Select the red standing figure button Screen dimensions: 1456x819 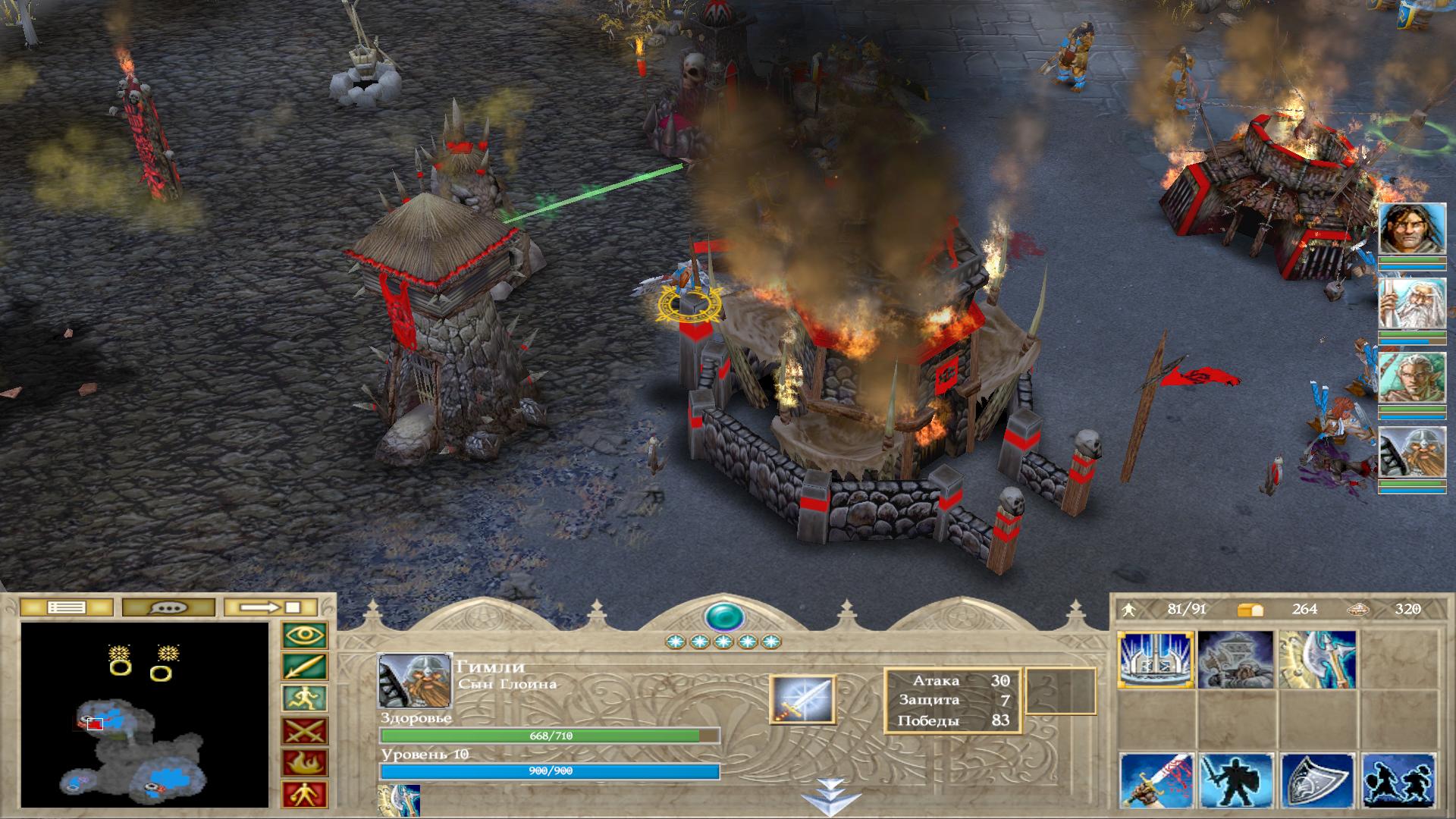click(304, 794)
